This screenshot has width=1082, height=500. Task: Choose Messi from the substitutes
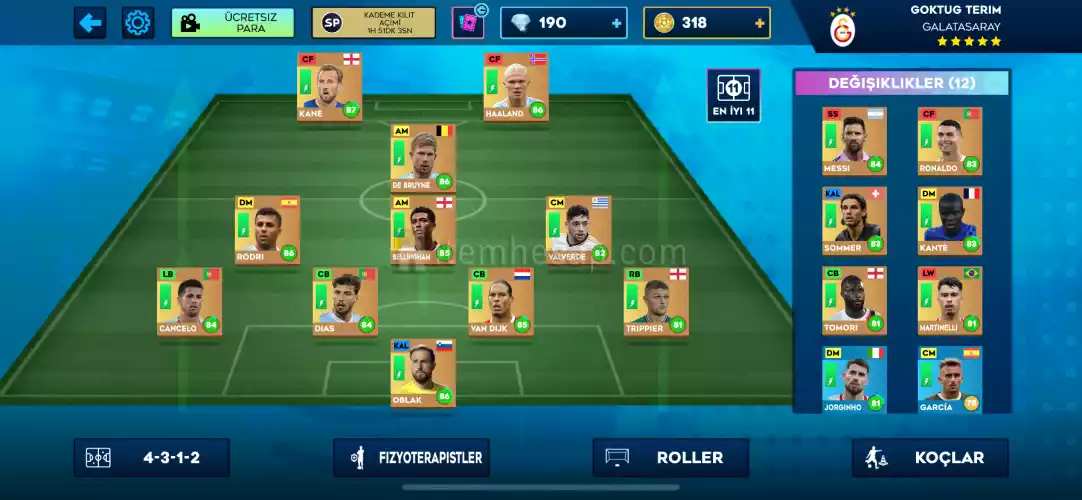(854, 141)
